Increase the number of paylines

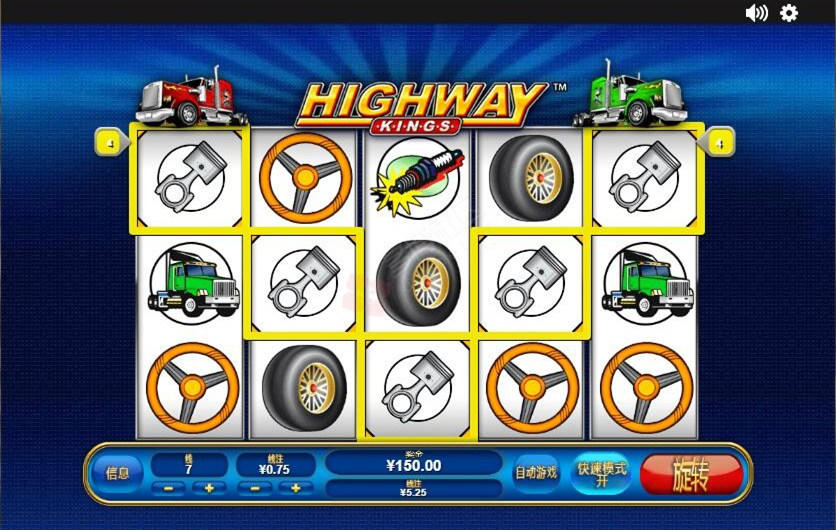(x=209, y=488)
